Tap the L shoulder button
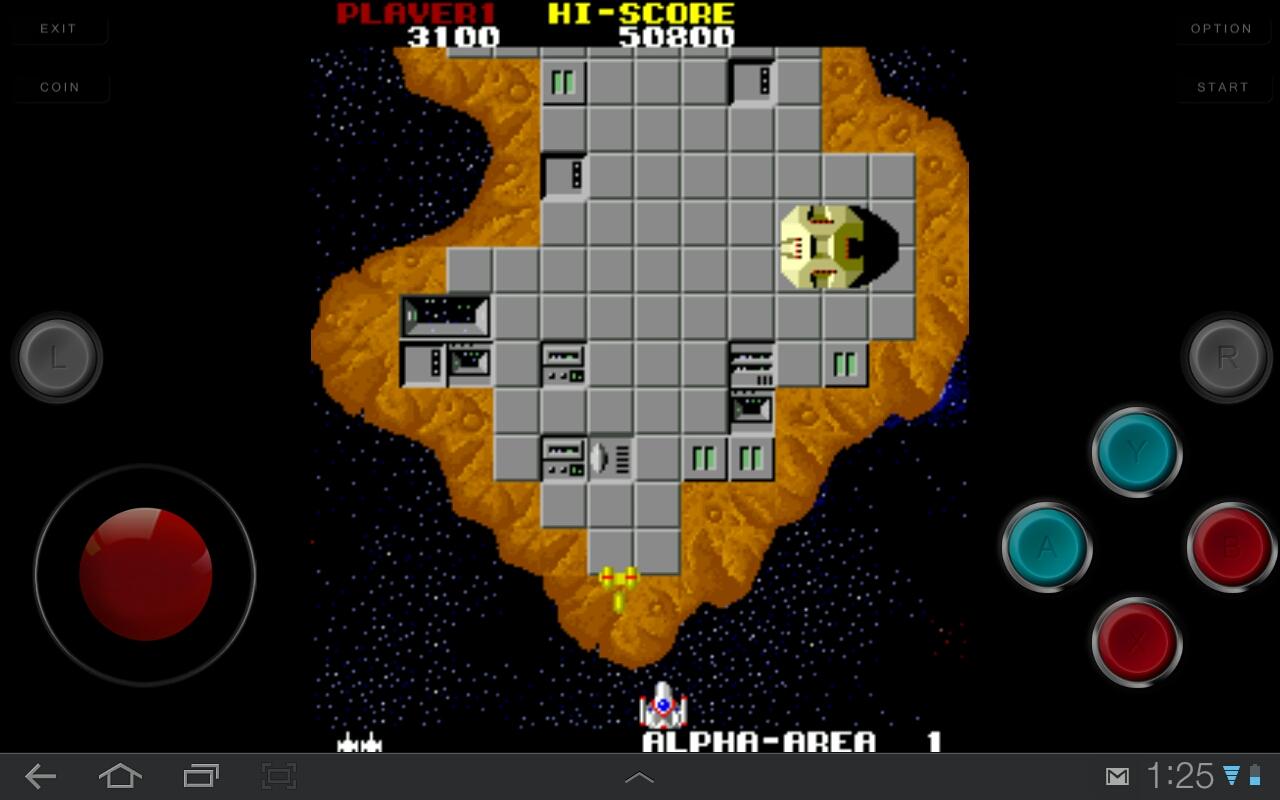 pyautogui.click(x=58, y=358)
